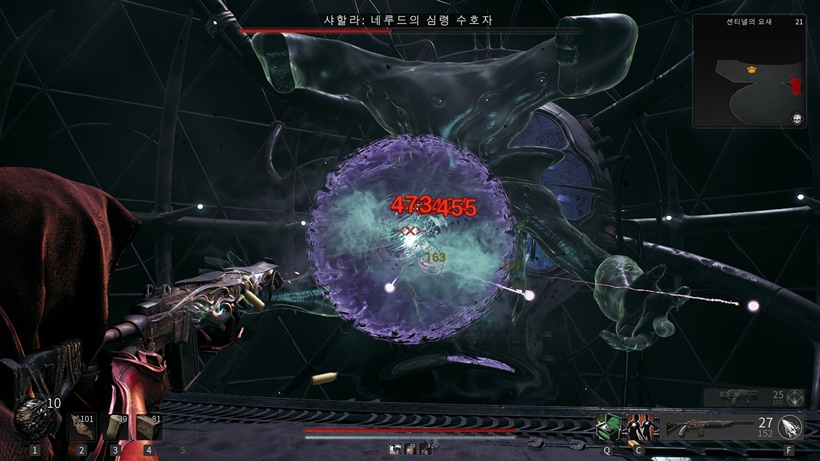Use the consumable in quick slot 2

point(82,428)
